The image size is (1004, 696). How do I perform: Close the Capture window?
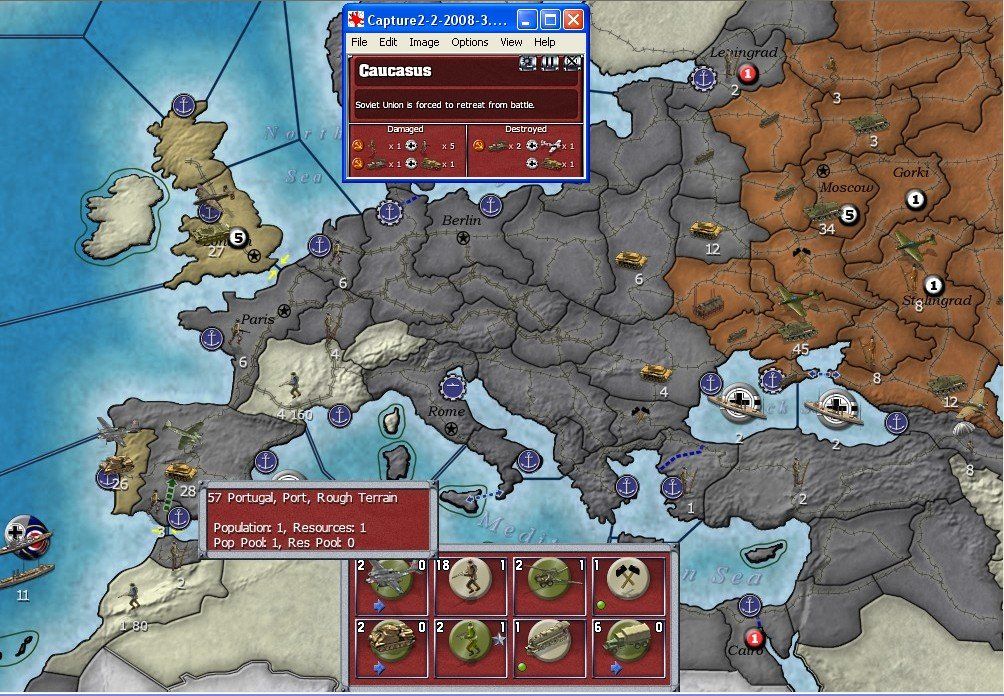(573, 19)
